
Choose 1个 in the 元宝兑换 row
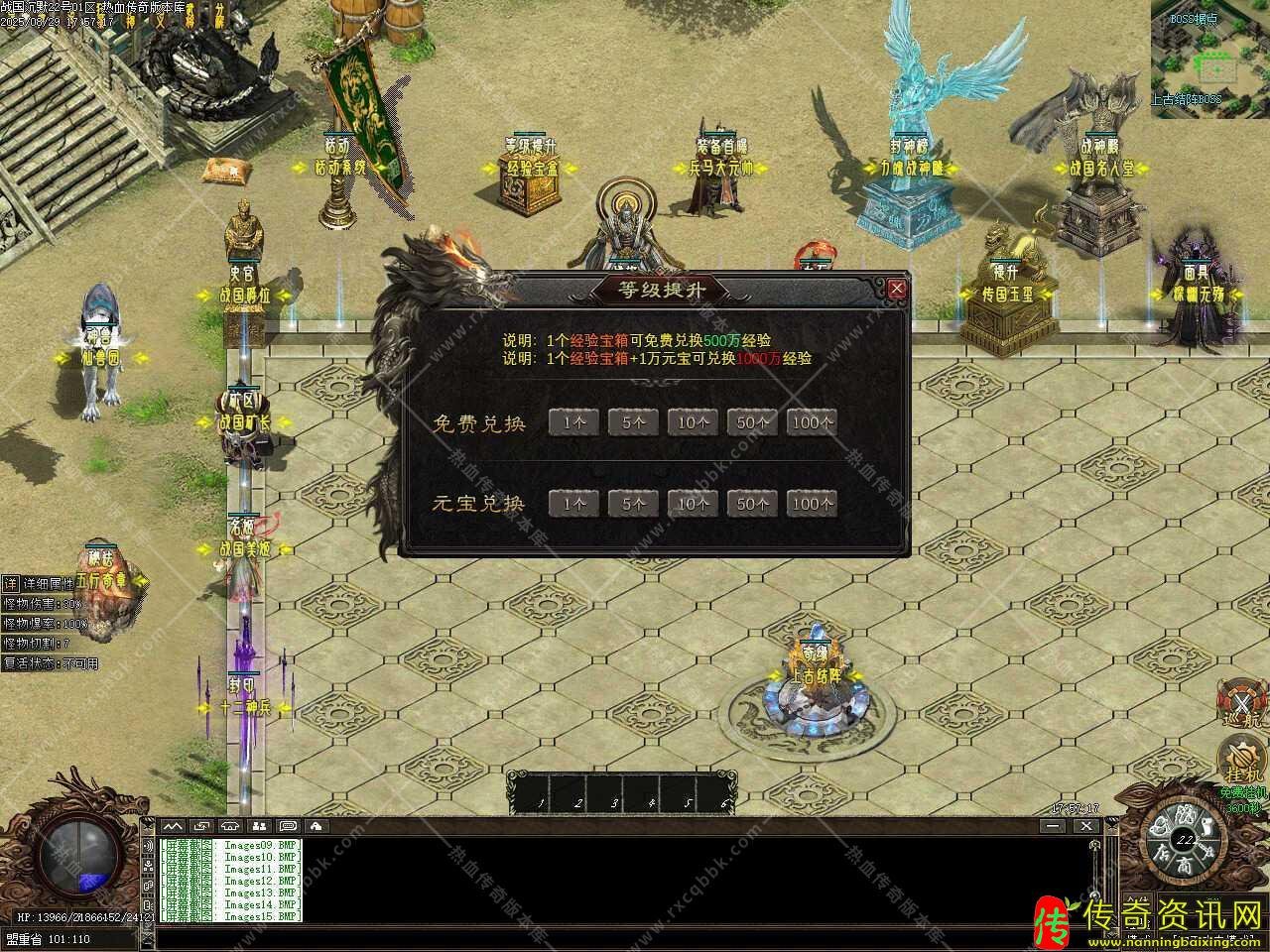pyautogui.click(x=573, y=504)
